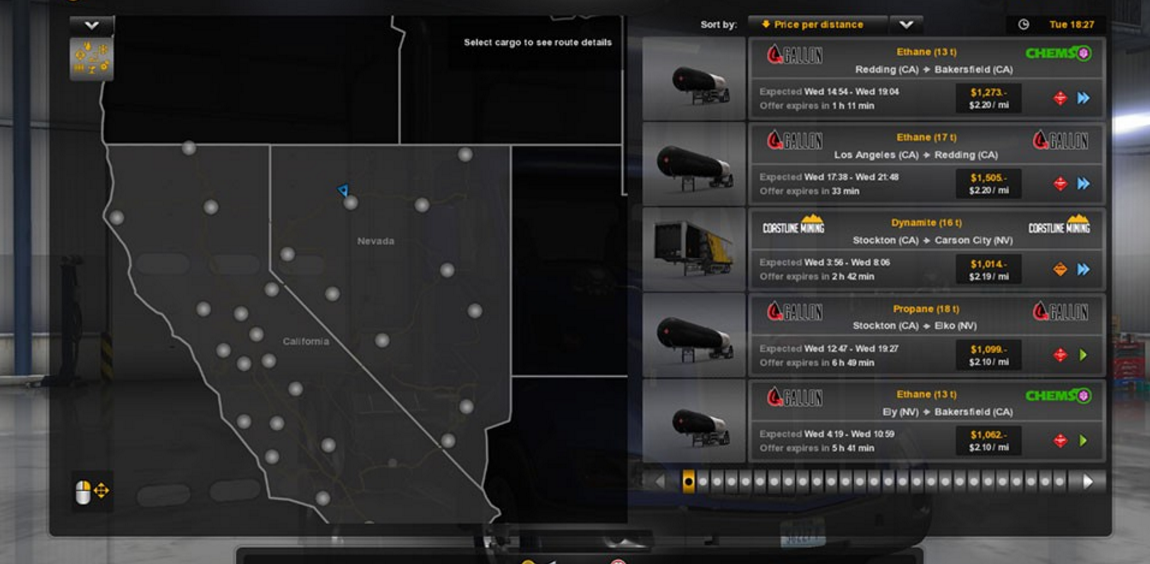Select the Ely to Bakersfield Ethane job

(x=925, y=420)
